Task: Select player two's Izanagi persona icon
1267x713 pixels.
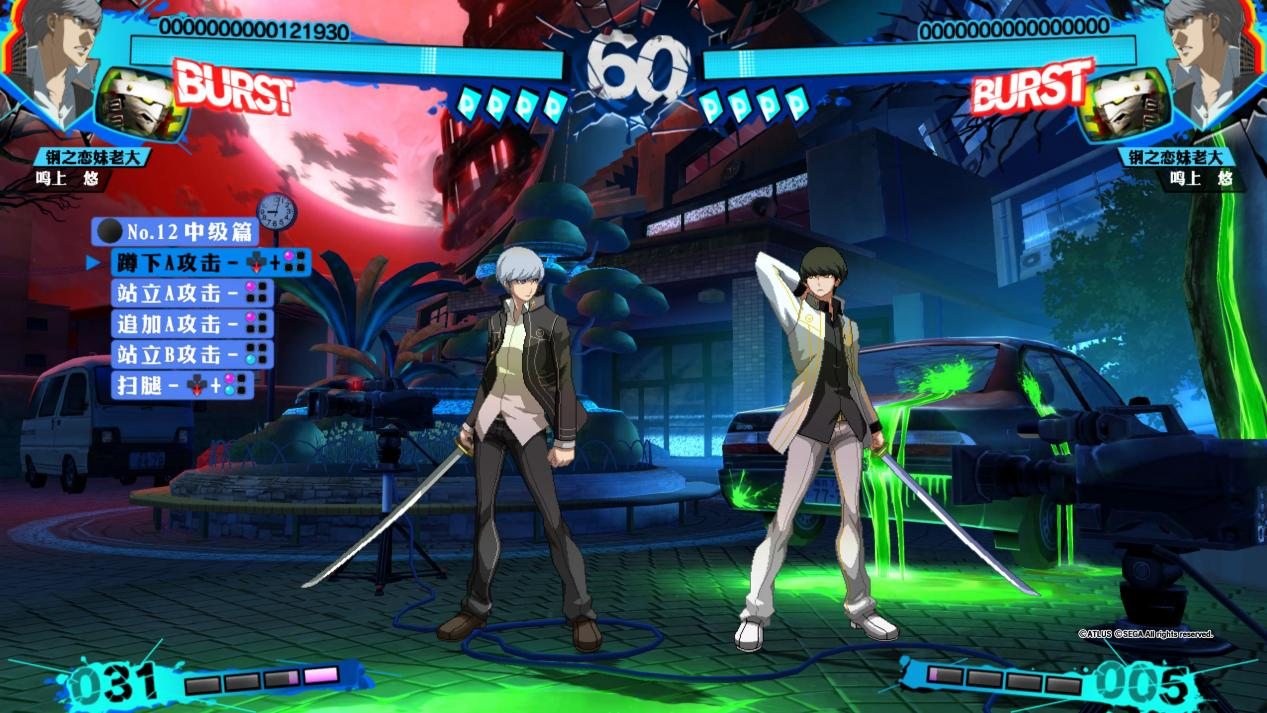Action: click(x=1128, y=105)
